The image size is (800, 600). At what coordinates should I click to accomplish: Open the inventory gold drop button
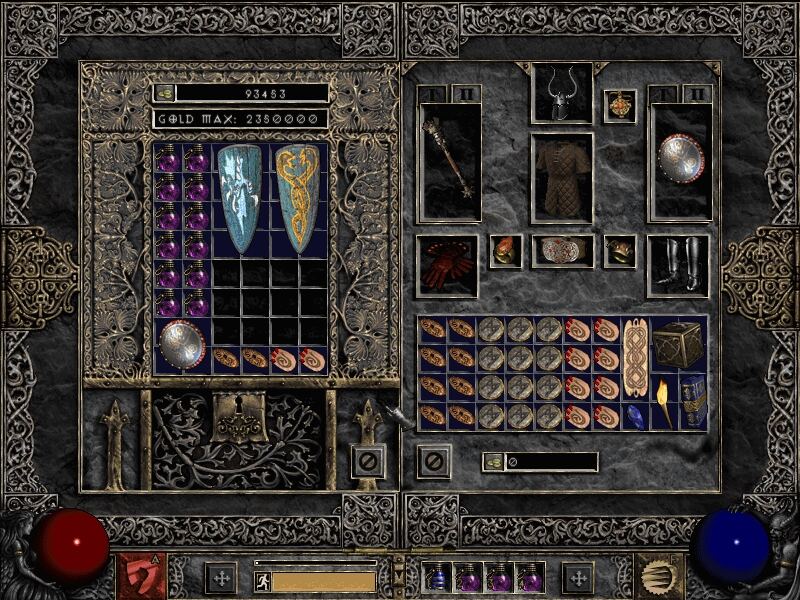pos(493,462)
